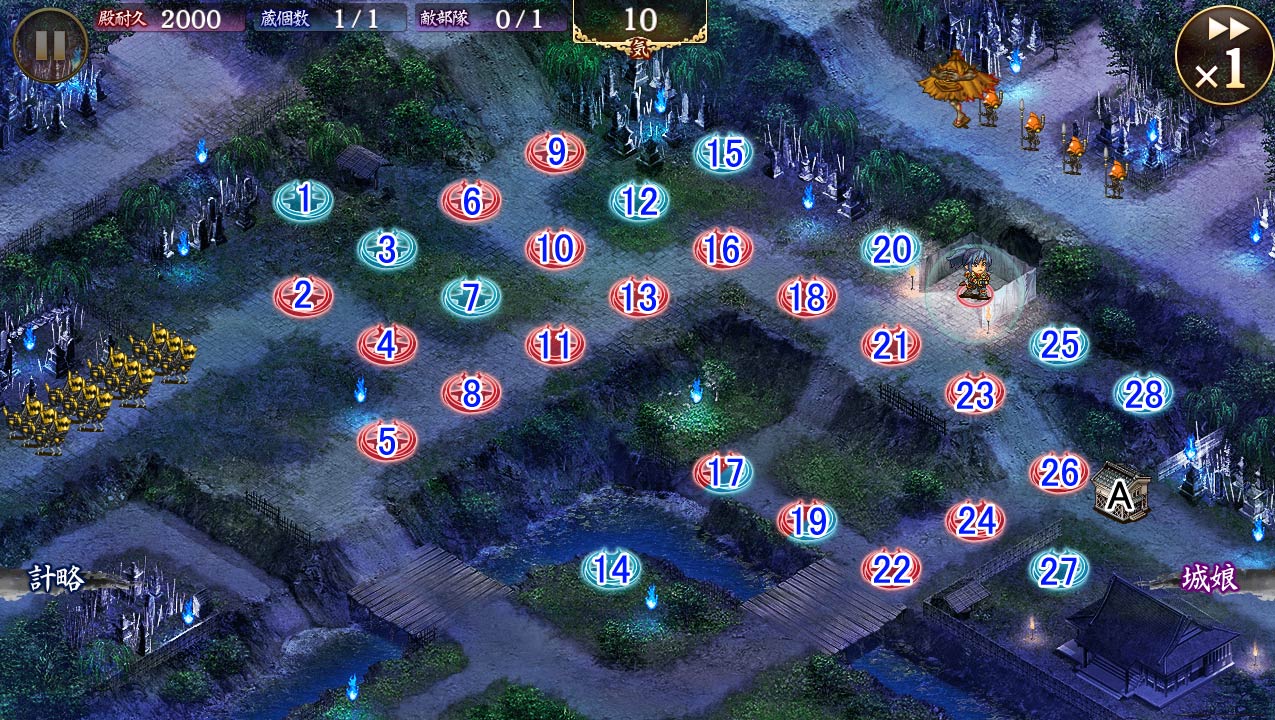Choose red deployment tile 2
Image resolution: width=1275 pixels, height=720 pixels.
click(x=303, y=296)
